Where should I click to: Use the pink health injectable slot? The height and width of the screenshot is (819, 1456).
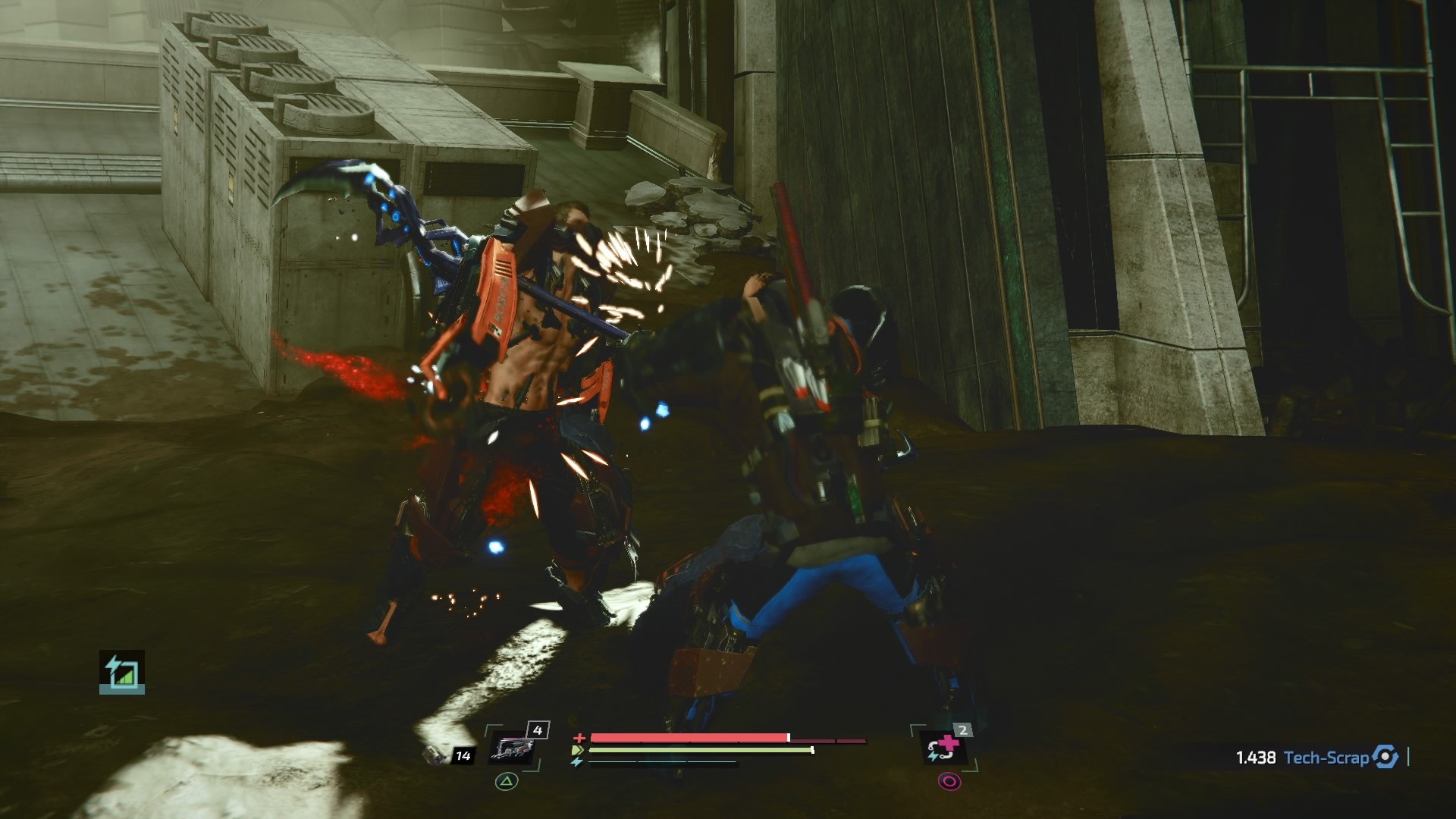coord(943,748)
